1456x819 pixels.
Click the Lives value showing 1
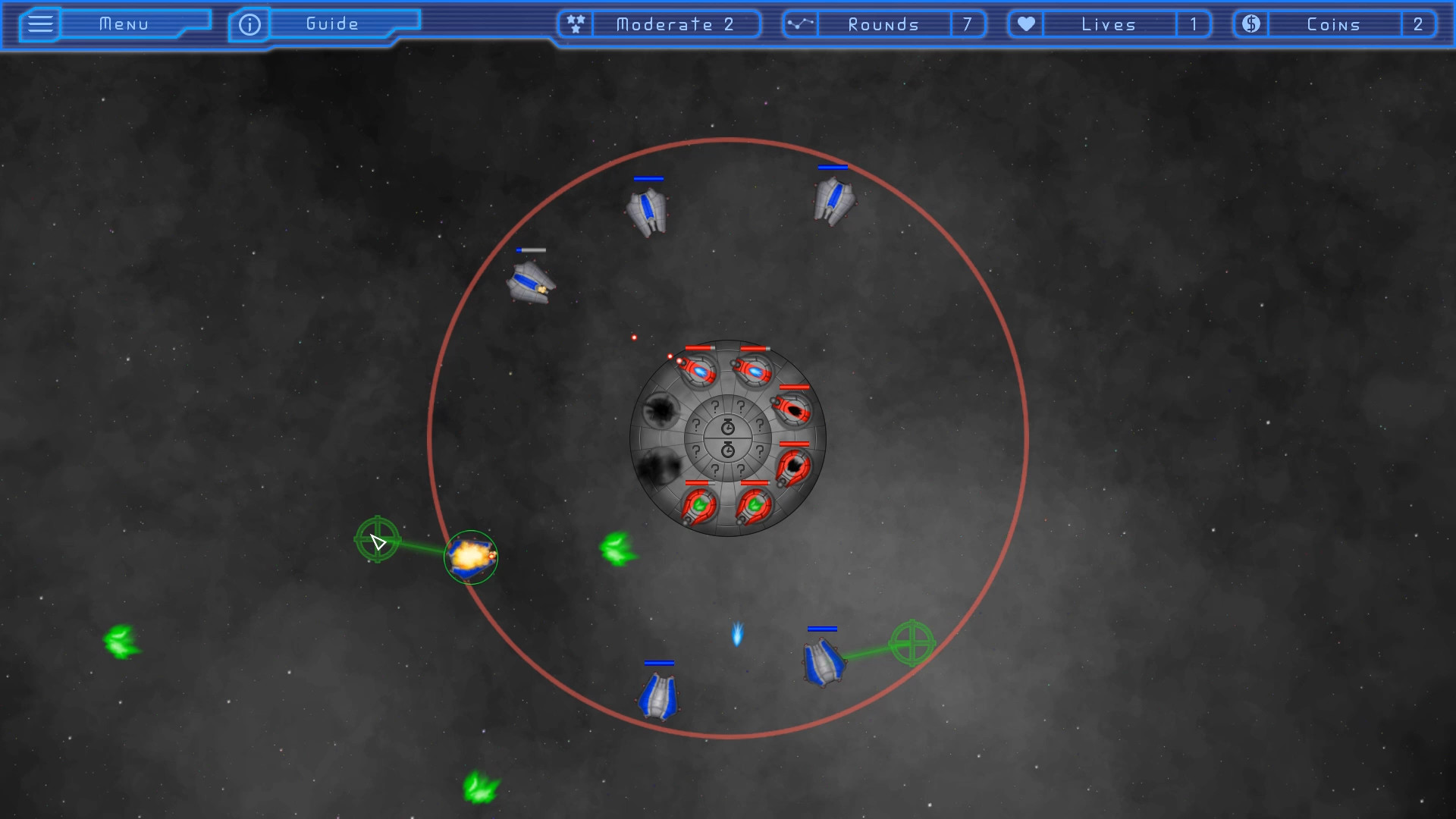(x=1194, y=24)
